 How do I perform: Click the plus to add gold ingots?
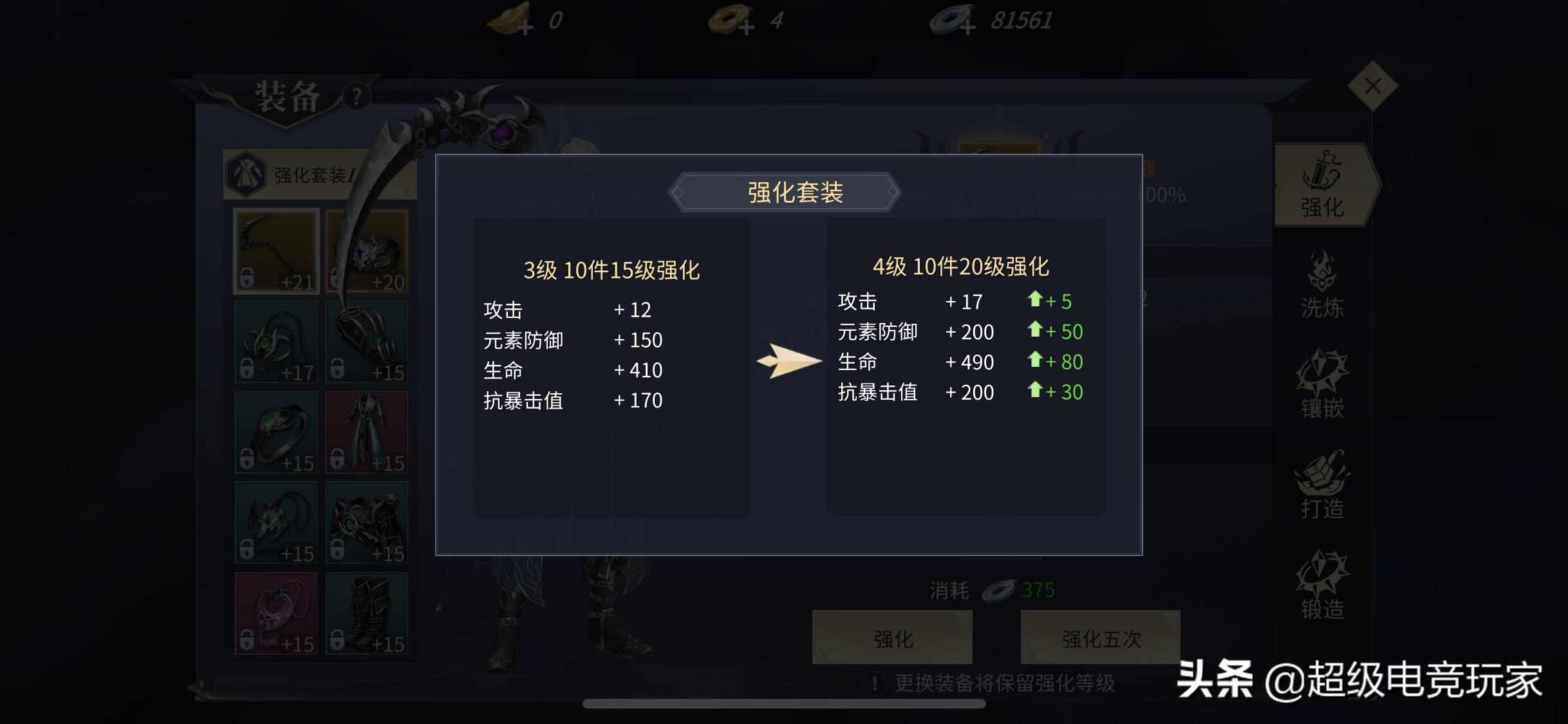(526, 28)
